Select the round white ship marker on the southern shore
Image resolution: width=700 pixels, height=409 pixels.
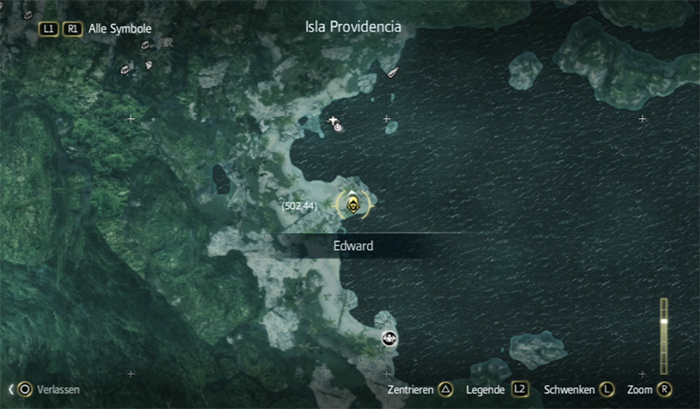point(389,338)
